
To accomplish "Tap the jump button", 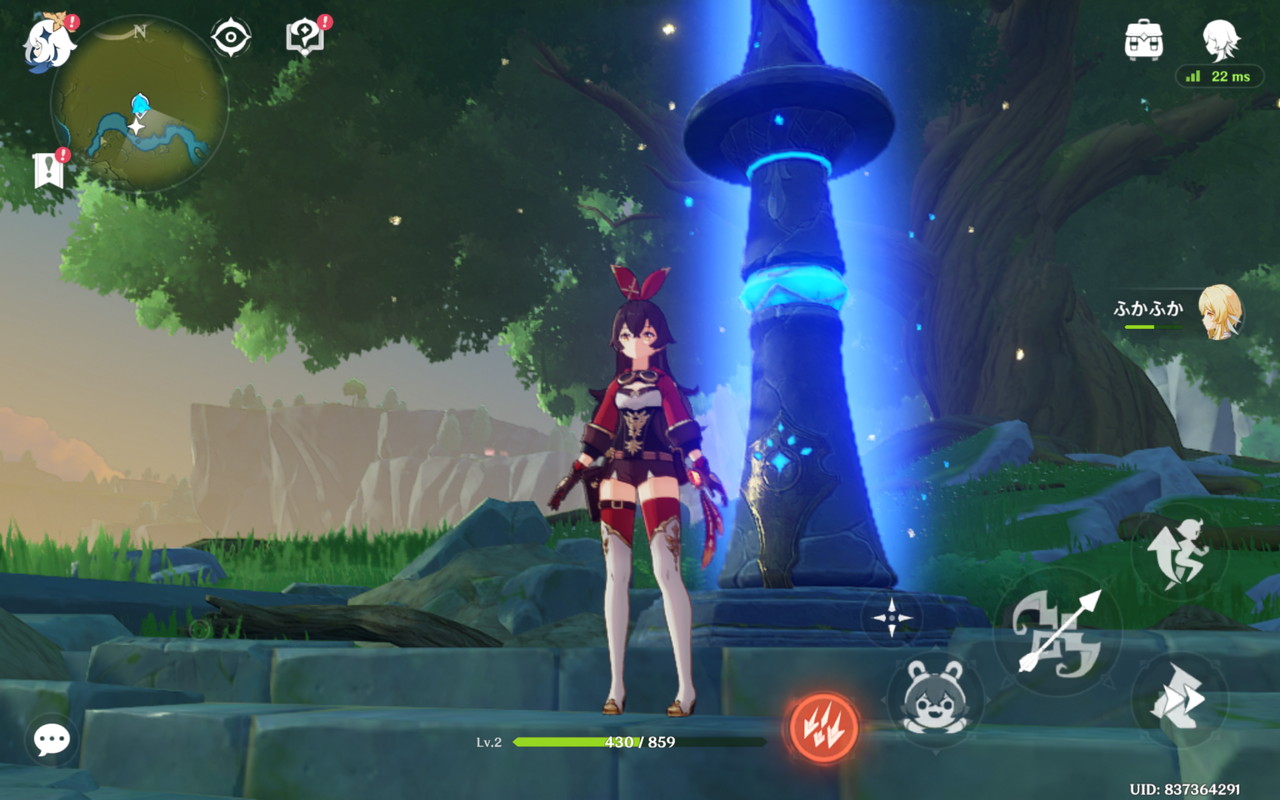I will click(x=1181, y=553).
